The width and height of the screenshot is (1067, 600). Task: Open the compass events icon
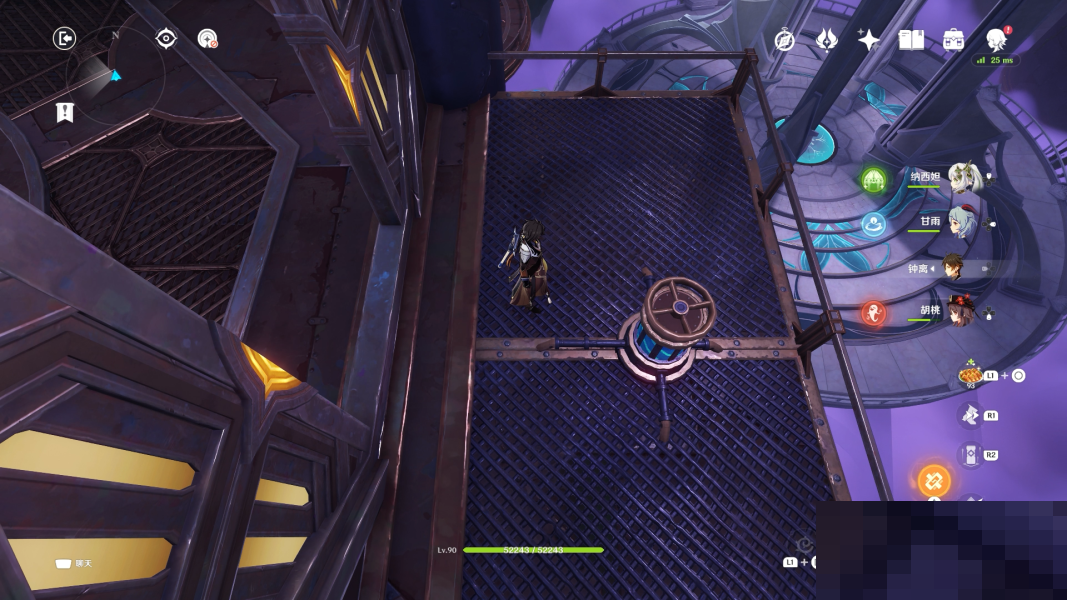tap(785, 40)
